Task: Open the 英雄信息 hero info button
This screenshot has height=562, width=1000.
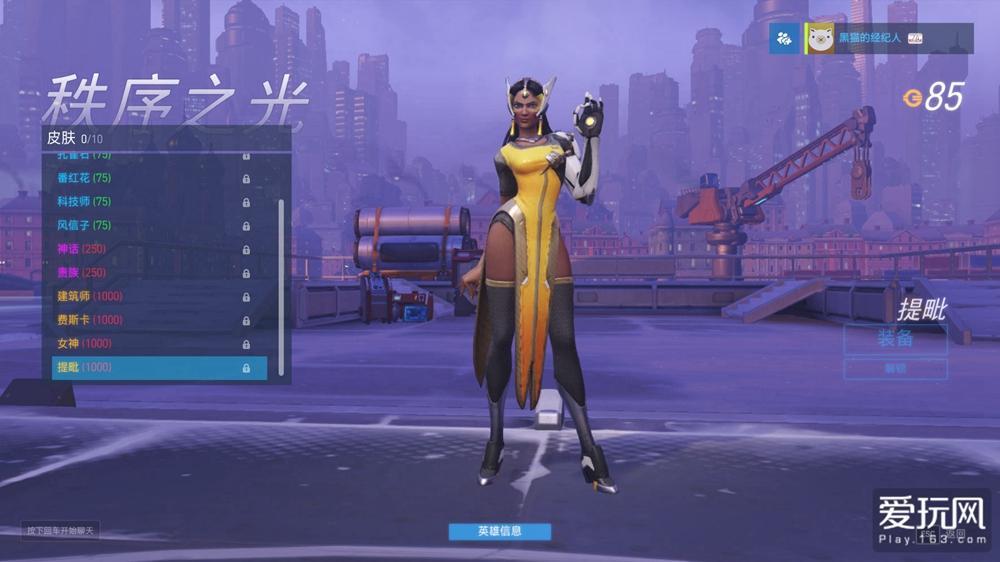Action: (499, 531)
